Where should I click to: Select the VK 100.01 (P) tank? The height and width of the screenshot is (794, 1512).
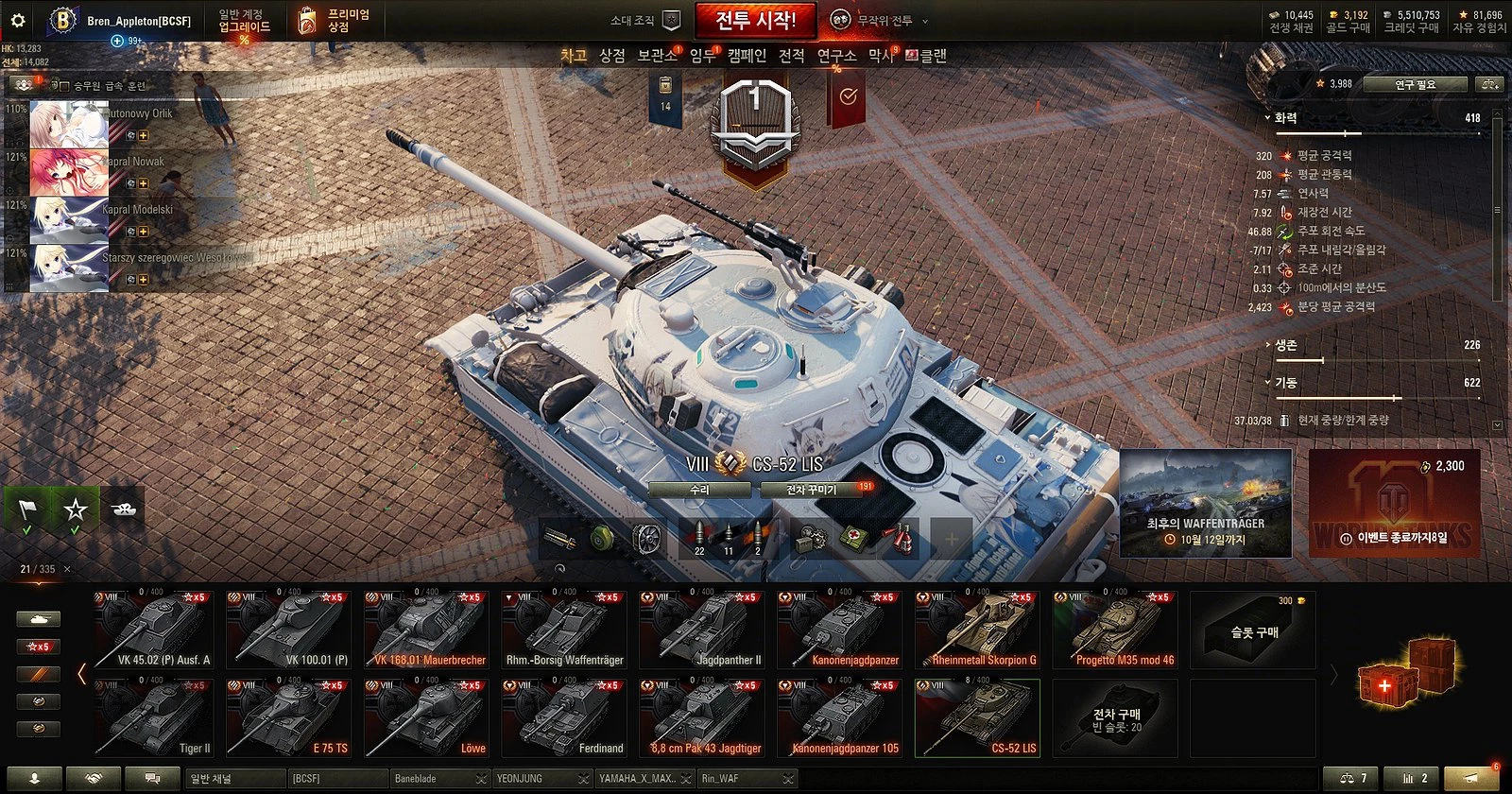(289, 630)
